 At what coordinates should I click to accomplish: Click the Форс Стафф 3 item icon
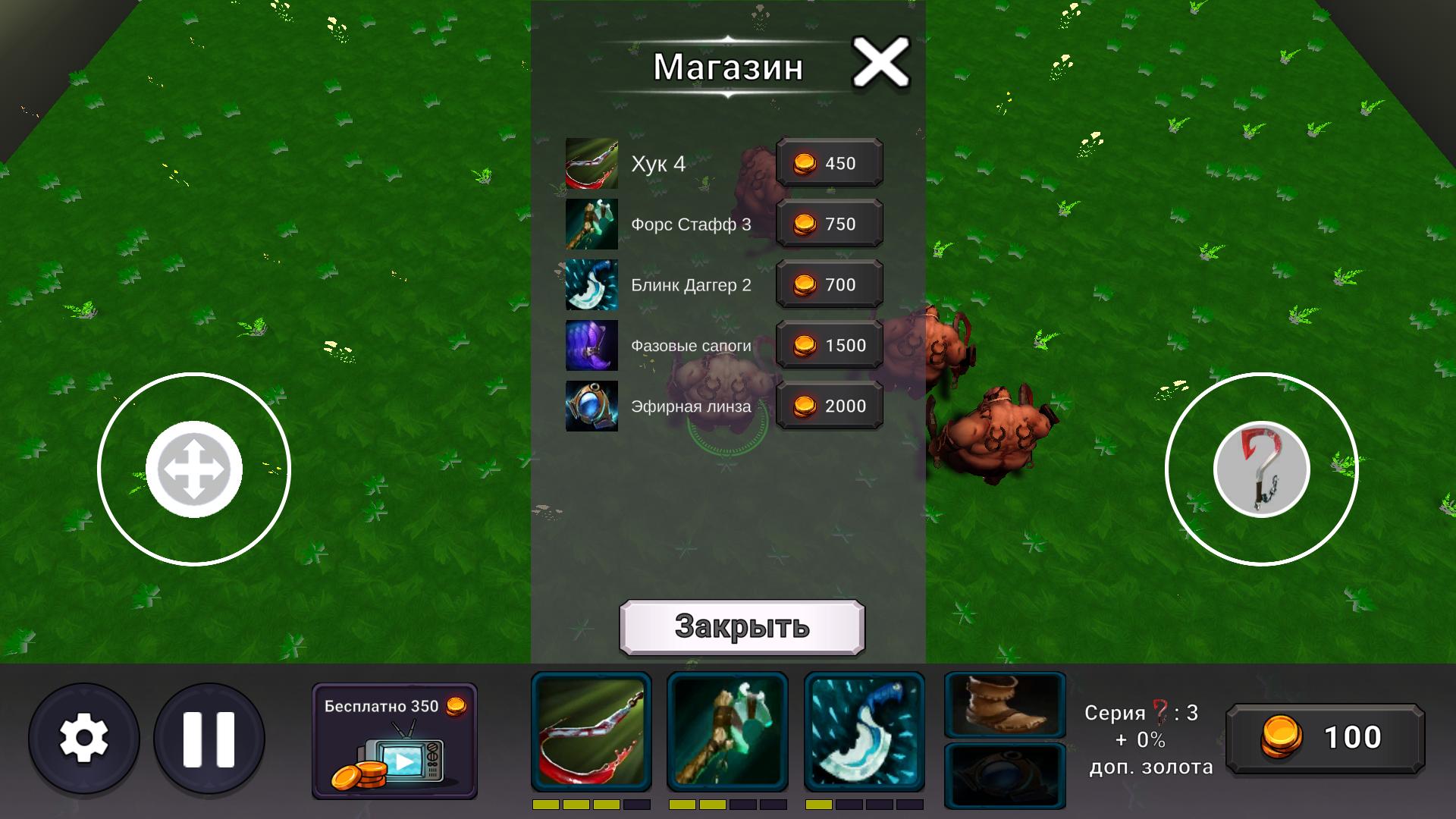click(x=592, y=224)
